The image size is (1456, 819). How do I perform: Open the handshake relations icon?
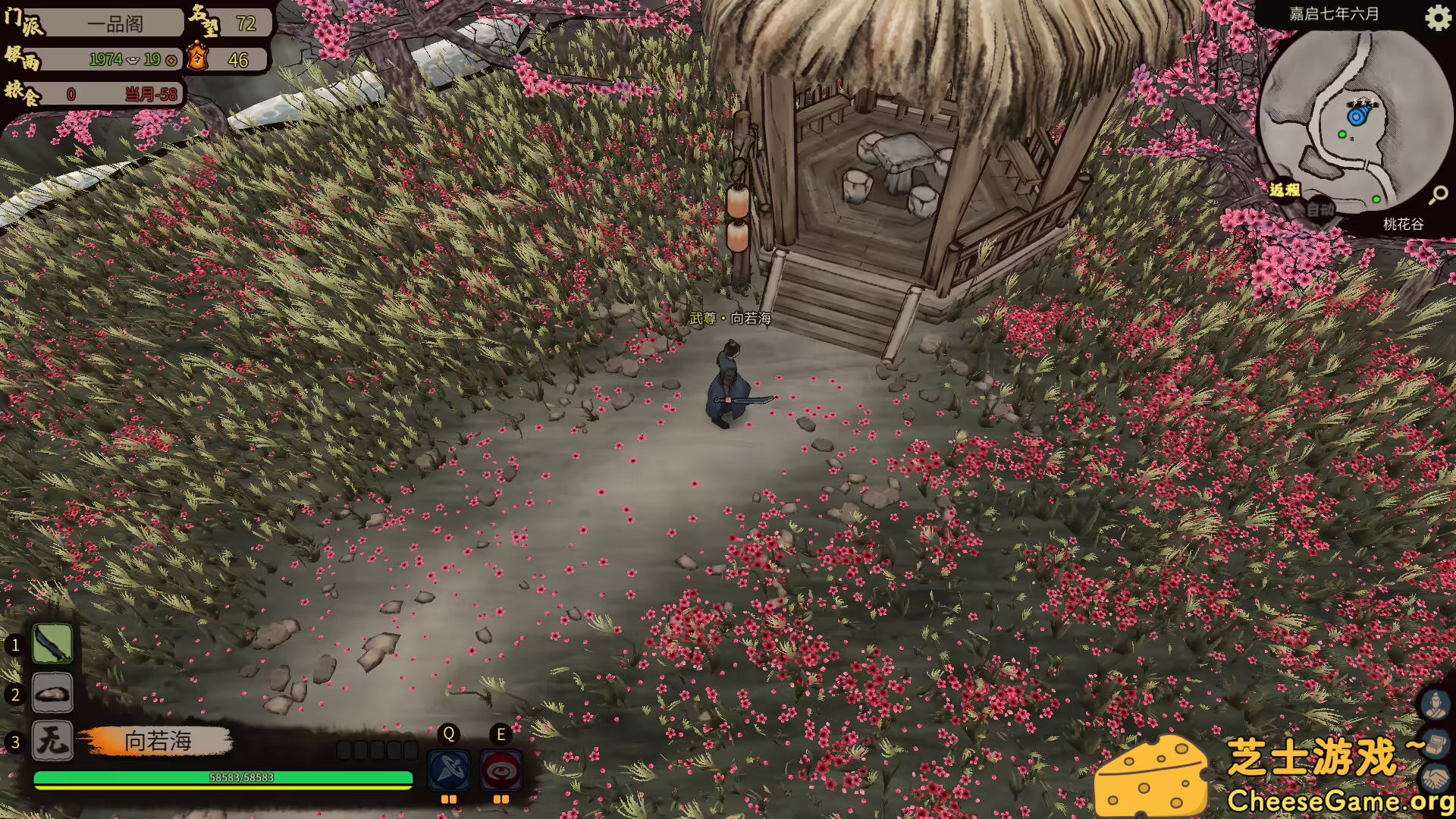pos(1435,778)
